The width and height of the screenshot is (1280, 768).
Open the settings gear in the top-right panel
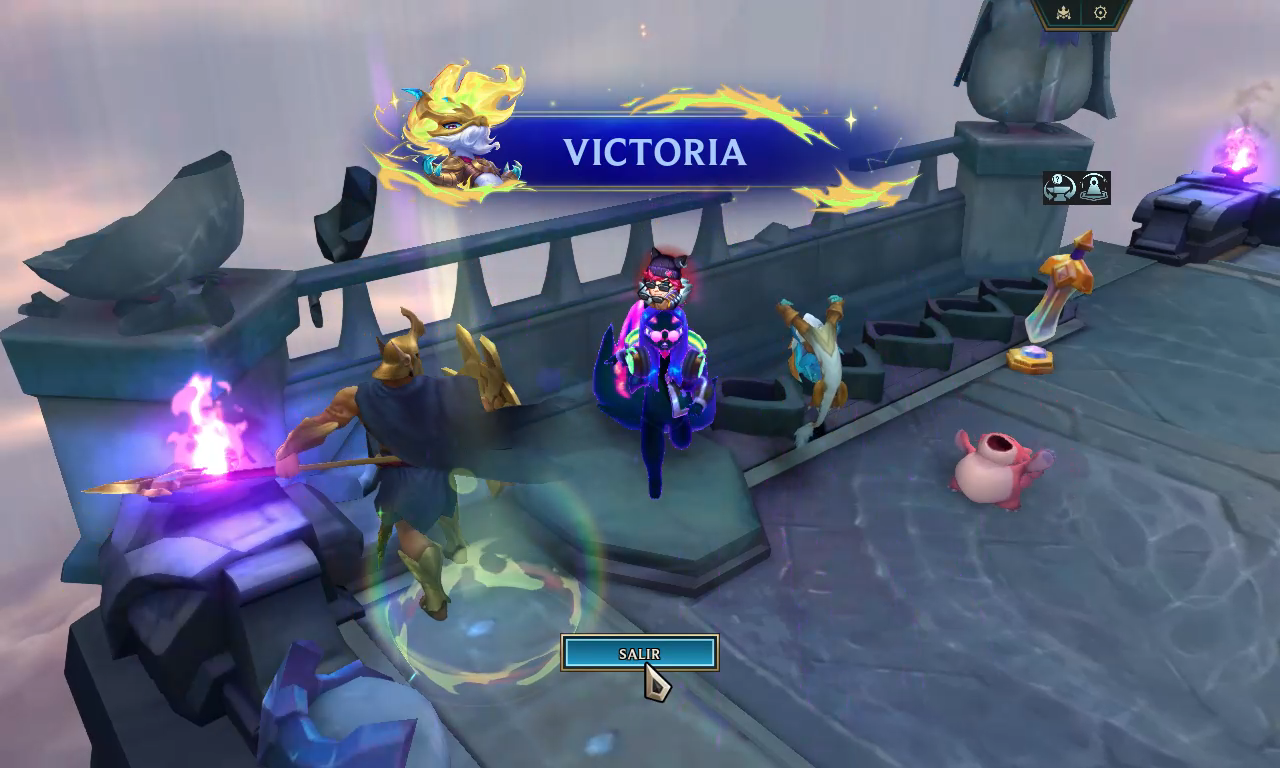click(x=1100, y=12)
